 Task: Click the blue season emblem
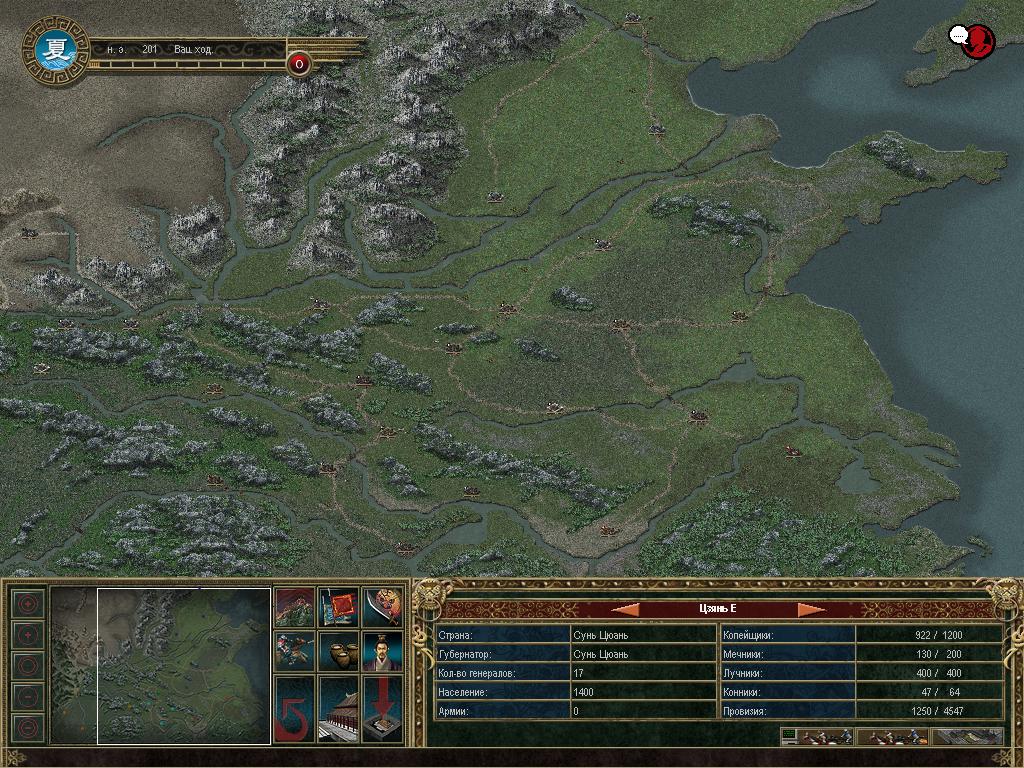click(51, 52)
